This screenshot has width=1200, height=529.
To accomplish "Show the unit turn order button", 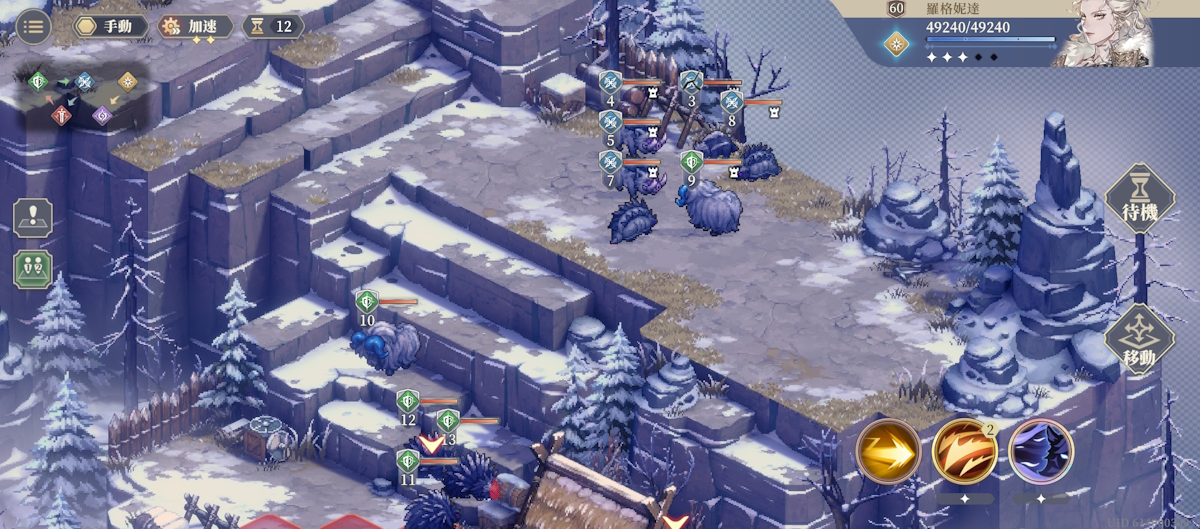I will point(33,269).
